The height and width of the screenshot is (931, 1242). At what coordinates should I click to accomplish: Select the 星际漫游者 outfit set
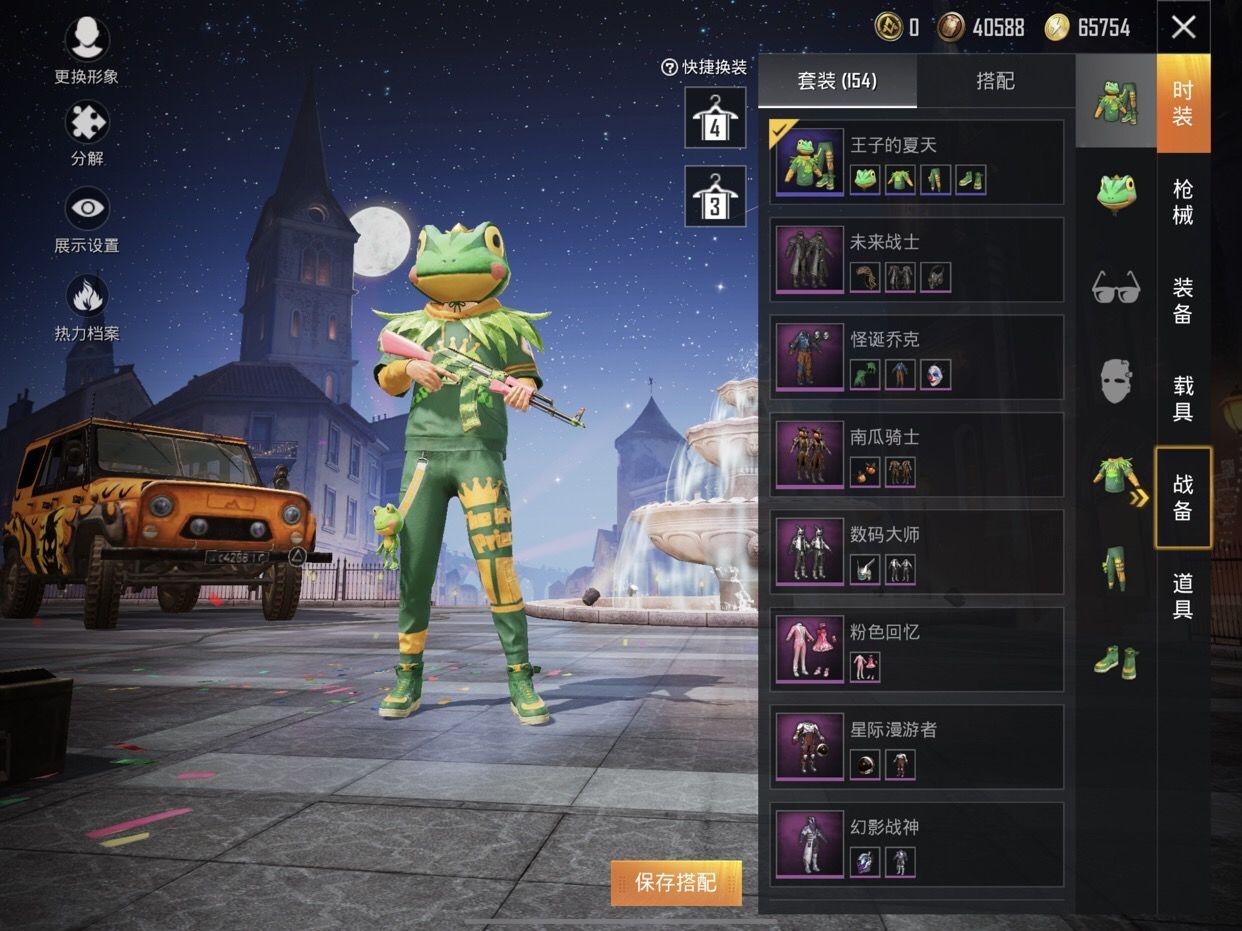(x=916, y=746)
